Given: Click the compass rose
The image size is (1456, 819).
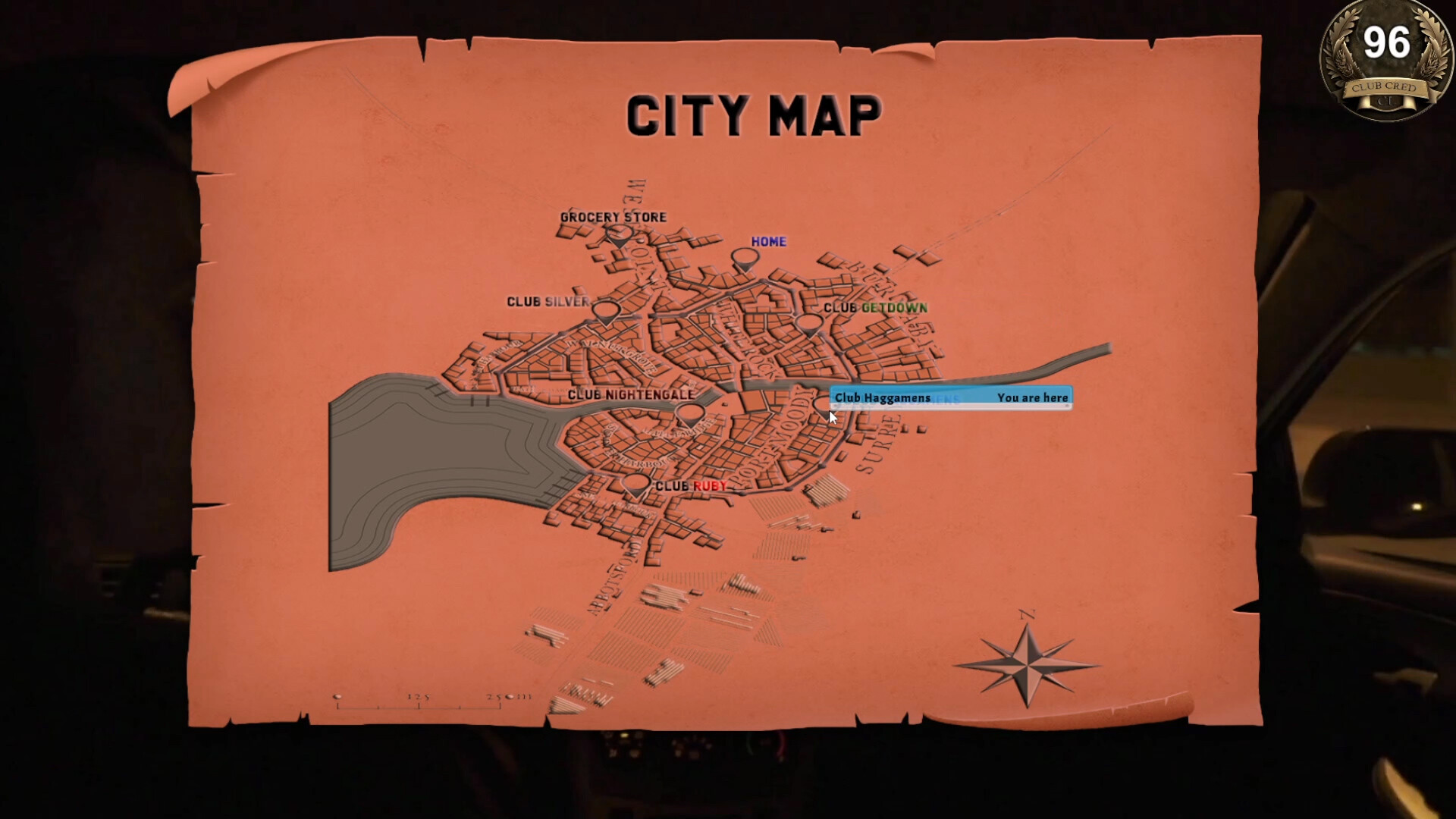Looking at the screenshot, I should (x=1028, y=667).
